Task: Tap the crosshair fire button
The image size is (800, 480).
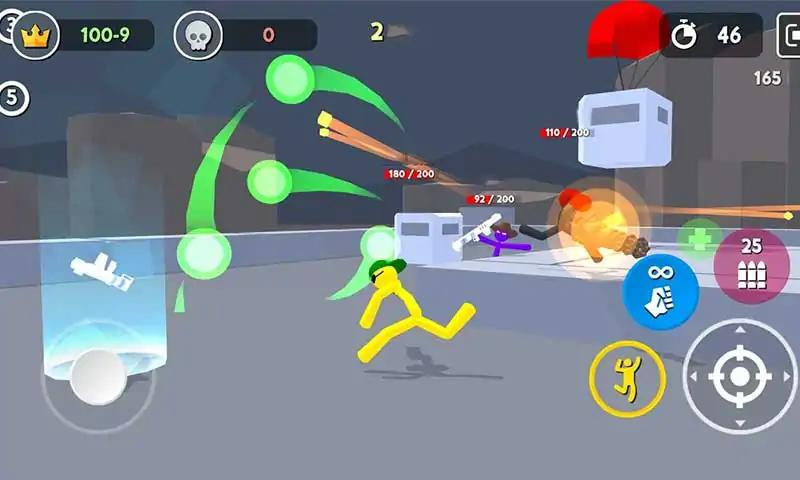Action: click(x=739, y=376)
